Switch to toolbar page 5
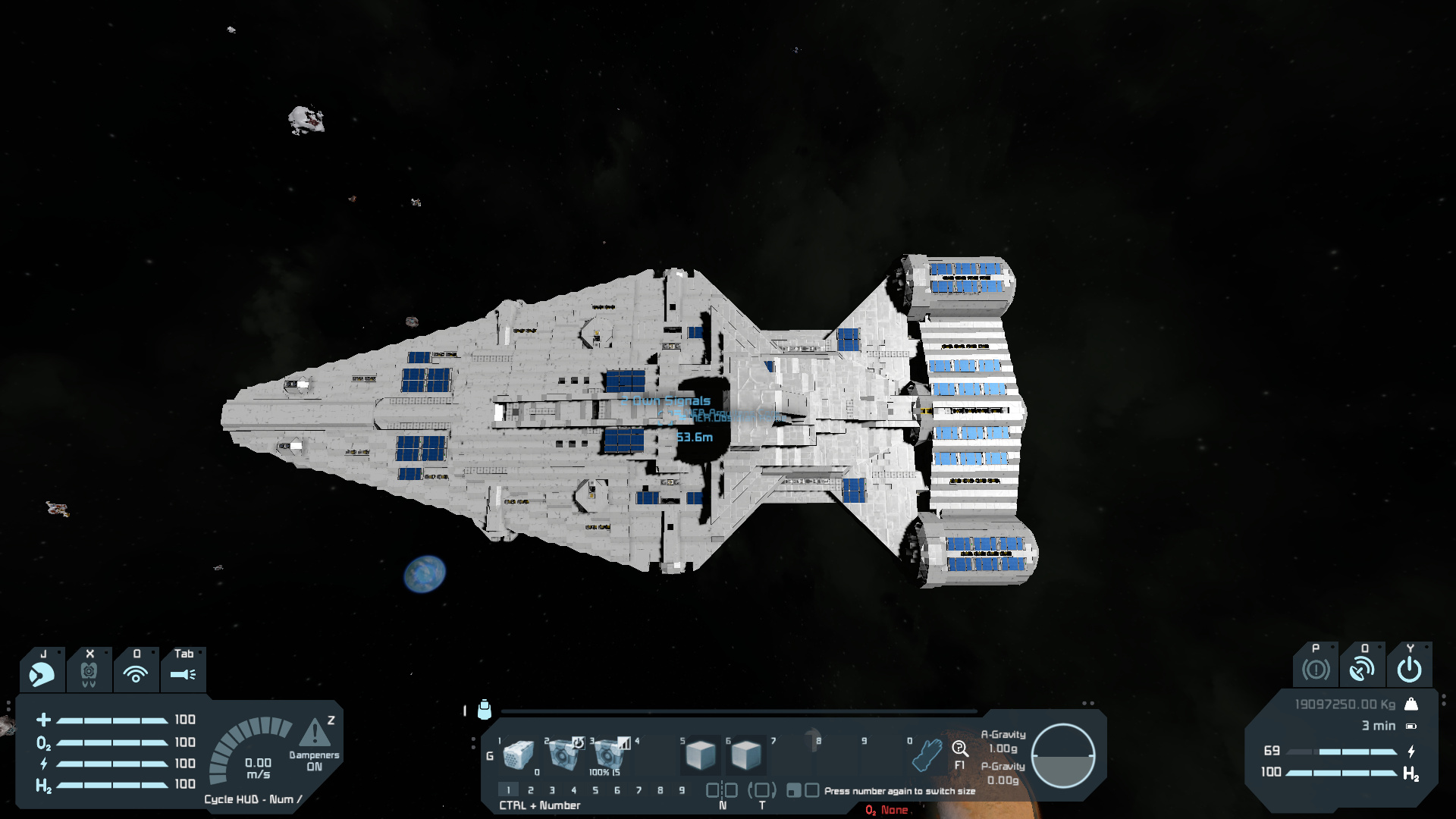1456x819 pixels. click(595, 790)
